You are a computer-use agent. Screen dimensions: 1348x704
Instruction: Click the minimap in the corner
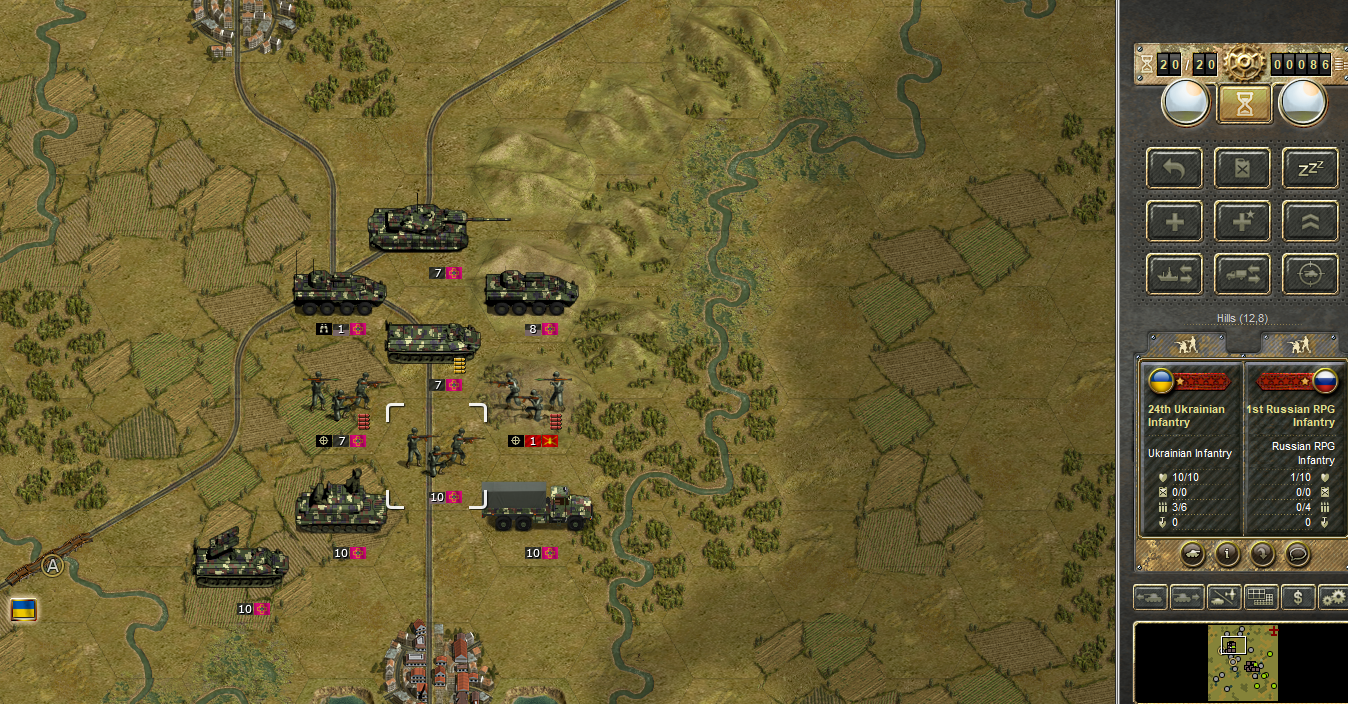point(1239,662)
